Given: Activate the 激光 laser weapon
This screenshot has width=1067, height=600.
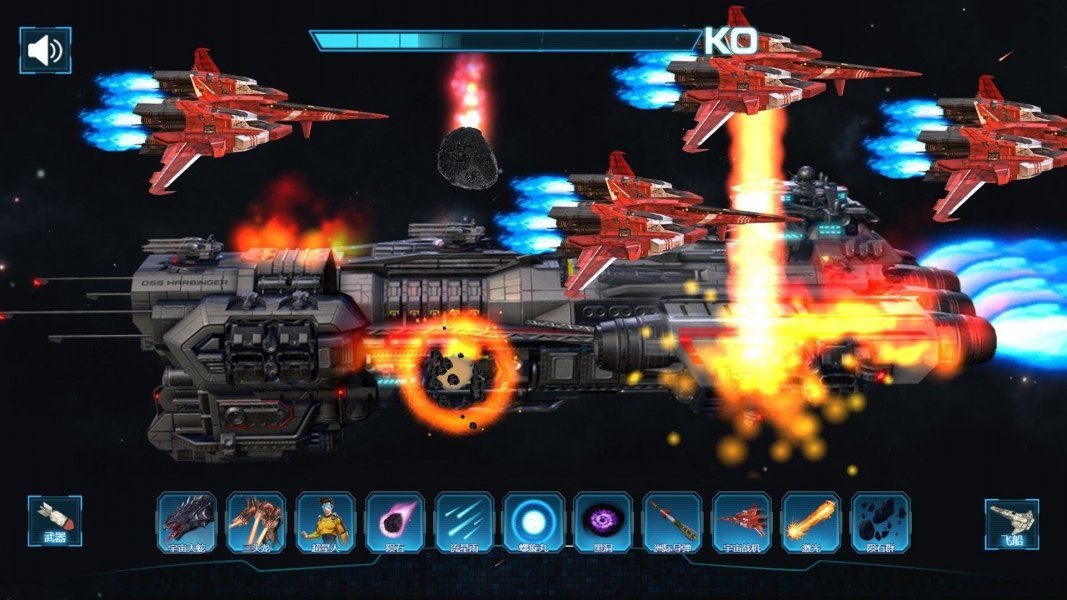Looking at the screenshot, I should 811,522.
